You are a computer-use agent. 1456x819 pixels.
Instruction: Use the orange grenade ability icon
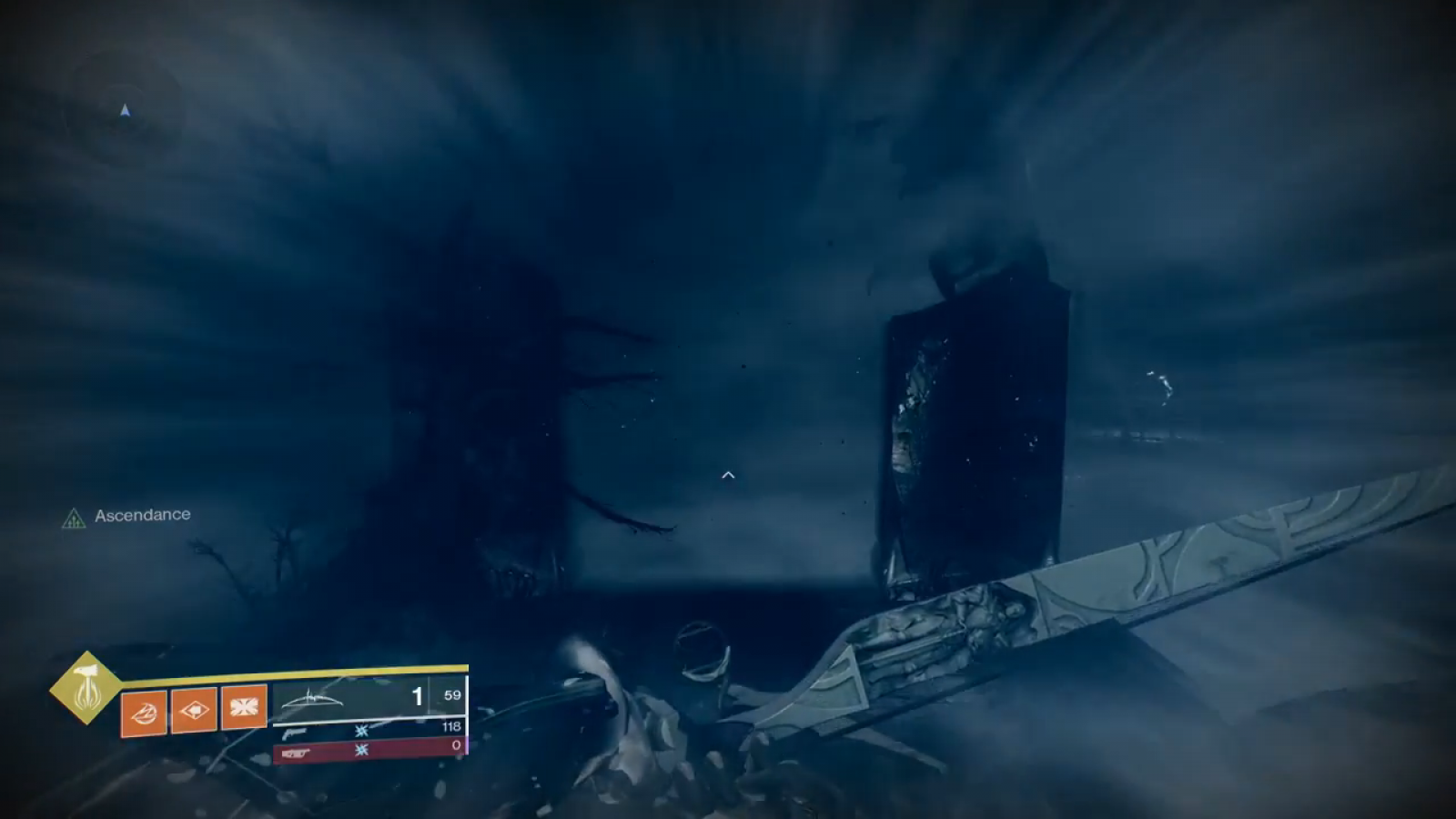pyautogui.click(x=144, y=711)
